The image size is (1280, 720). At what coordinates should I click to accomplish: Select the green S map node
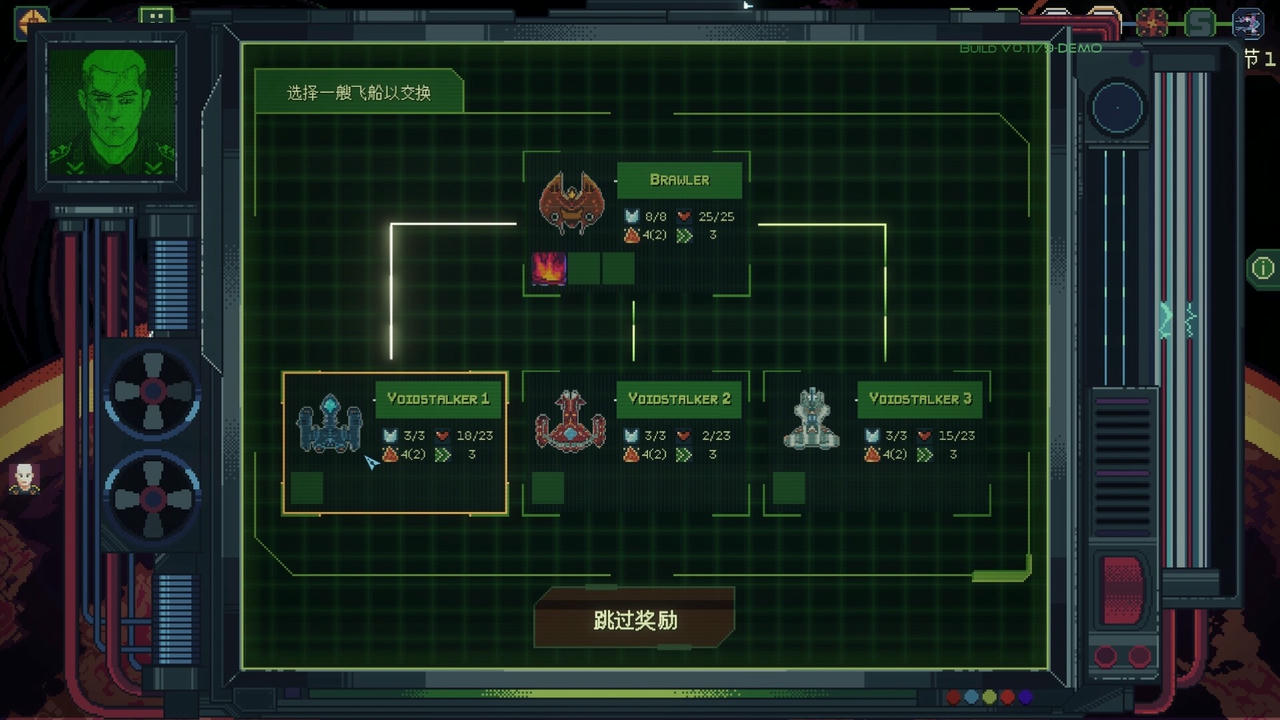1200,22
